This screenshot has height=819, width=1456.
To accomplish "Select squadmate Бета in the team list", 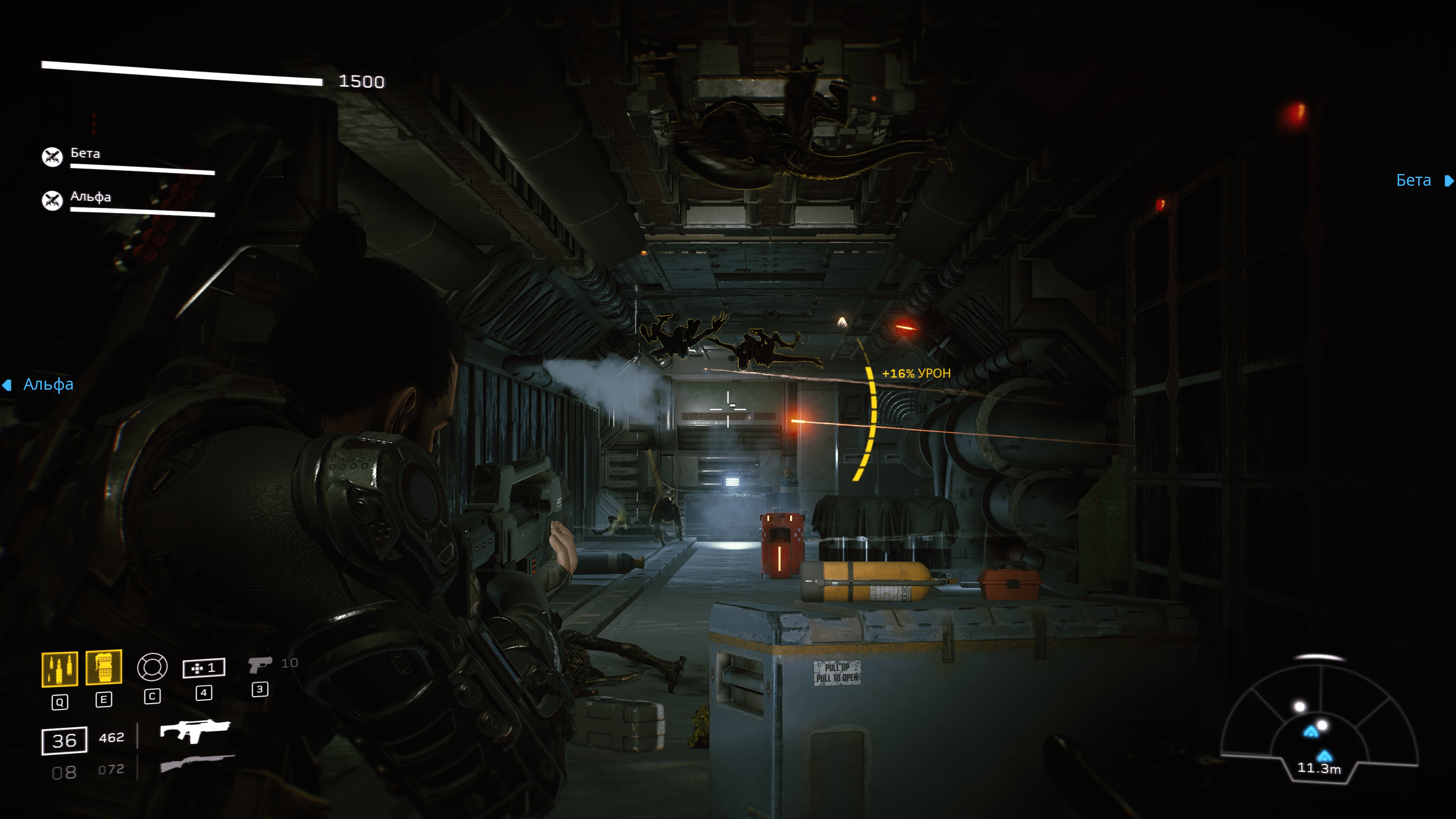I will tap(85, 154).
